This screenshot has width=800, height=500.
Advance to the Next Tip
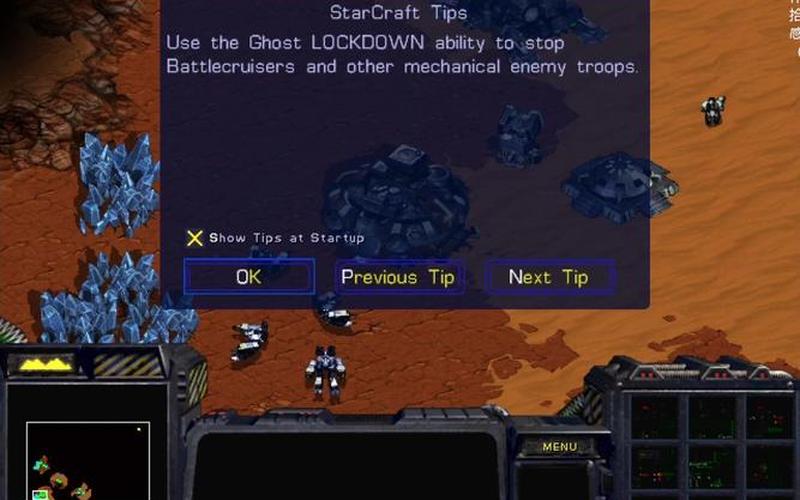coord(549,277)
